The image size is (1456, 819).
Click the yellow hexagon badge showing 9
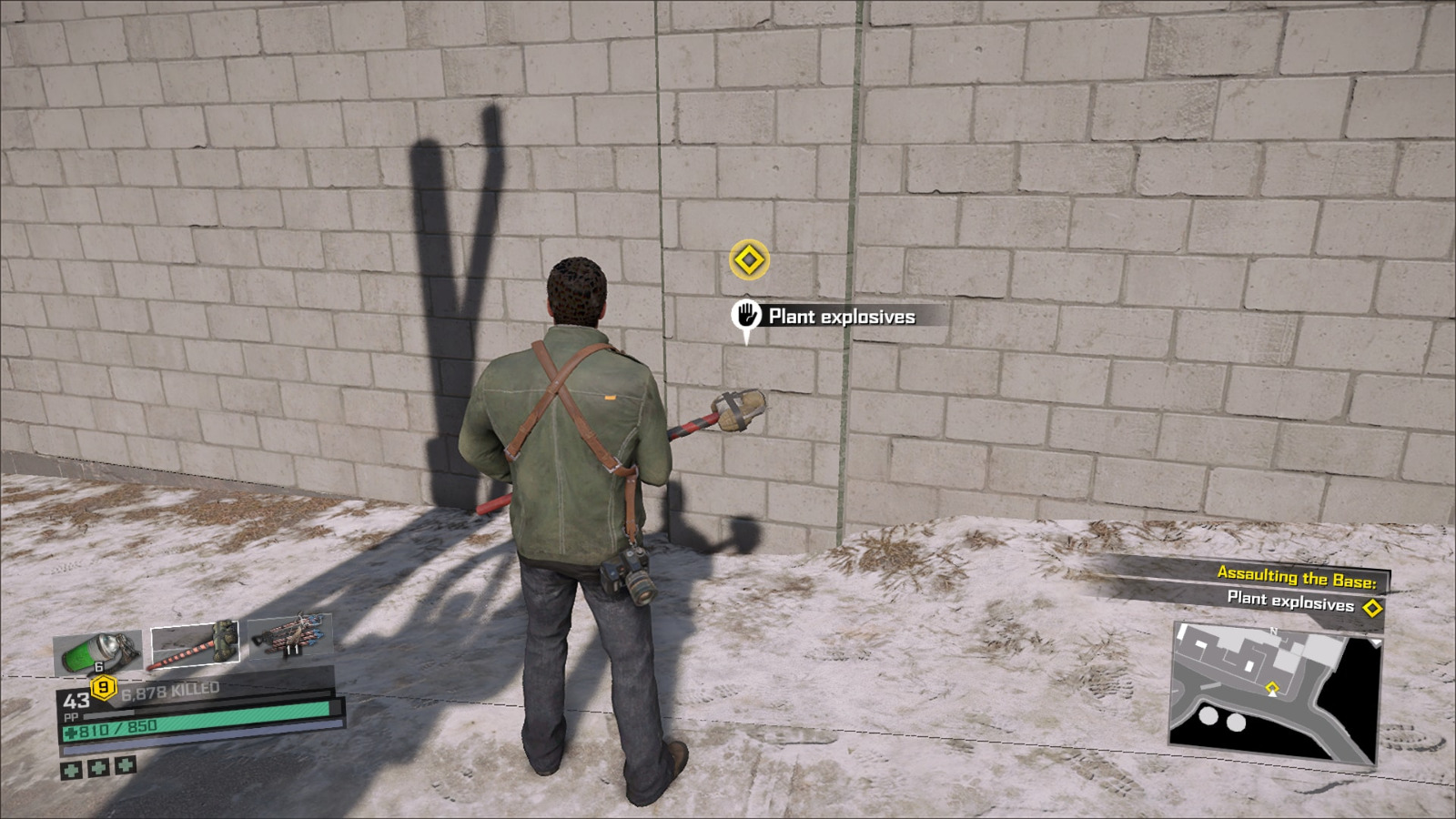click(103, 687)
